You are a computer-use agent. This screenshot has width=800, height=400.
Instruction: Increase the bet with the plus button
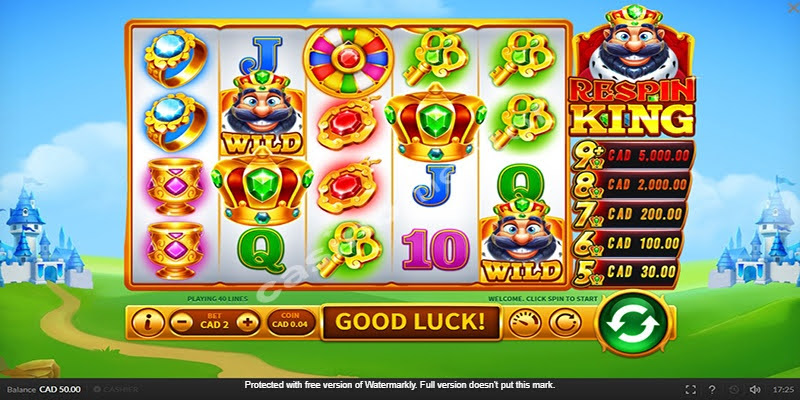[247, 322]
